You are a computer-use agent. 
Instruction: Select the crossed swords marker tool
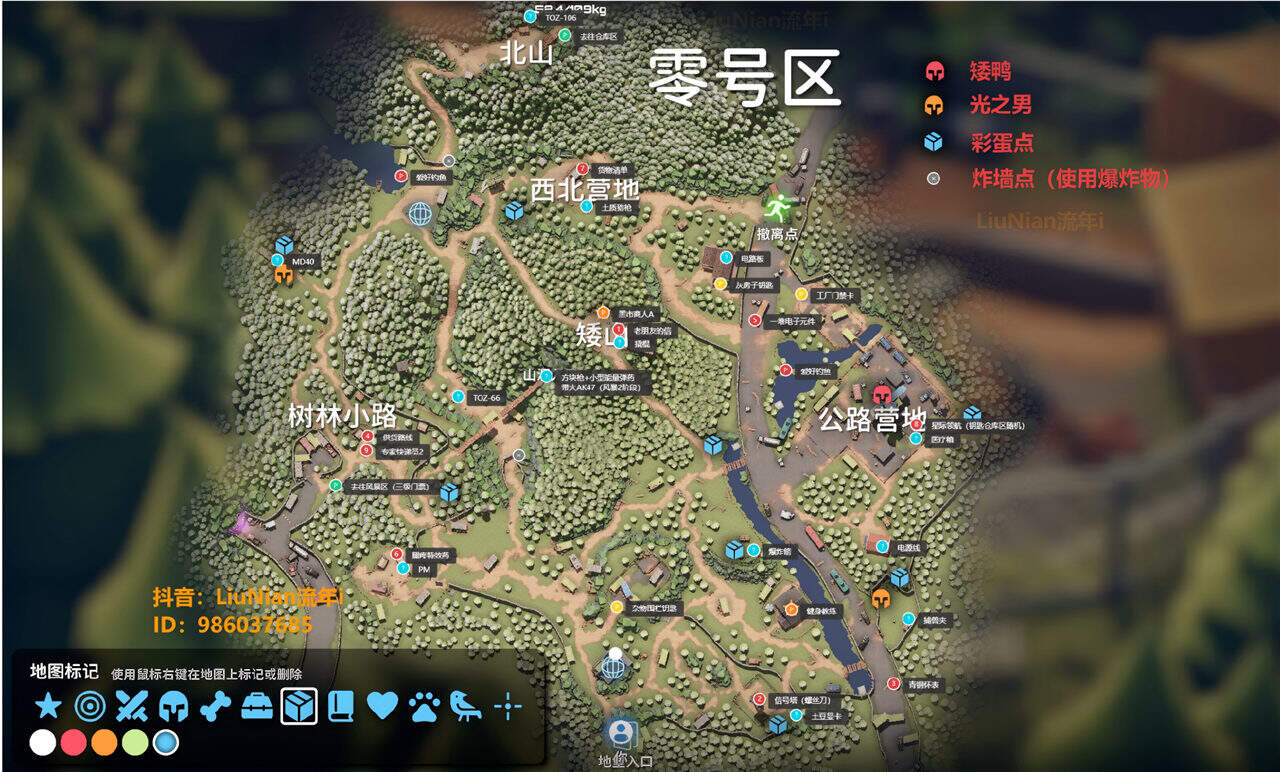click(133, 706)
